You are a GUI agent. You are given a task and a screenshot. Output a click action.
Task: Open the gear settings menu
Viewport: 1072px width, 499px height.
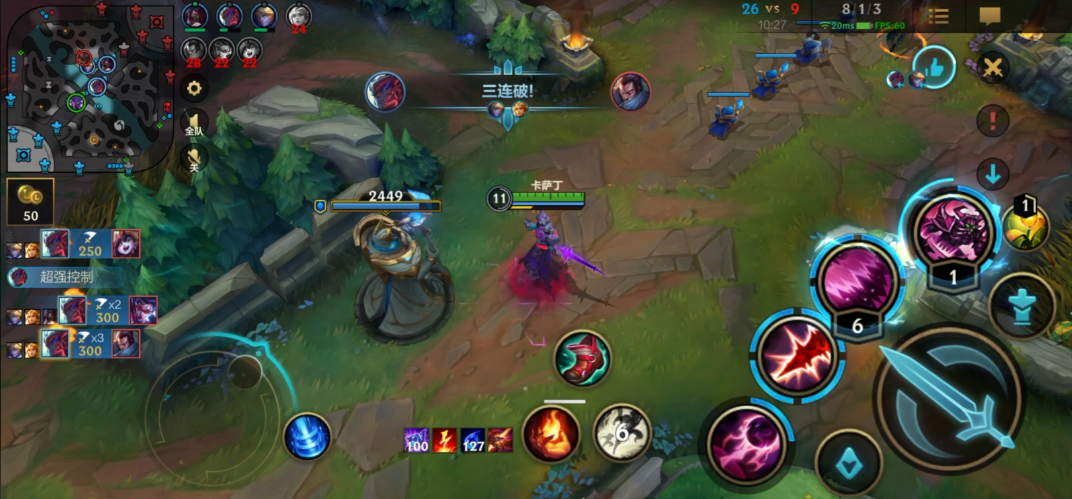click(192, 87)
